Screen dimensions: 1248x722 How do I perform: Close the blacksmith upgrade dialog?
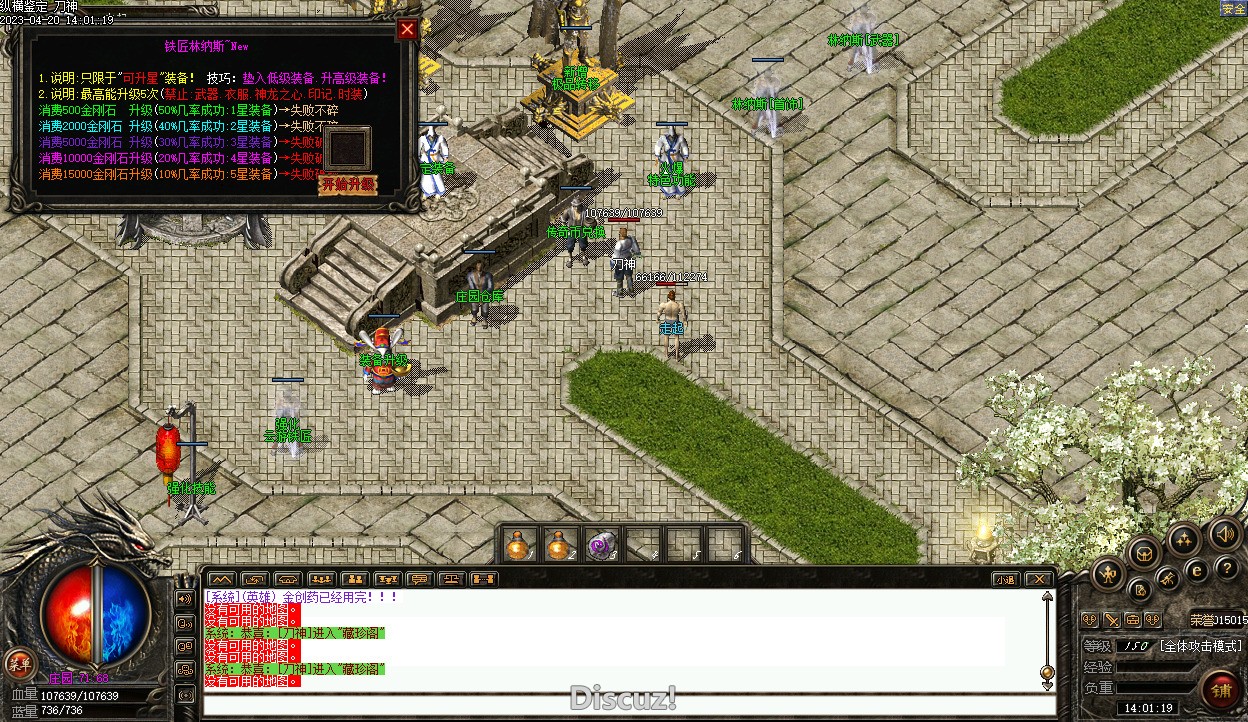point(406,29)
